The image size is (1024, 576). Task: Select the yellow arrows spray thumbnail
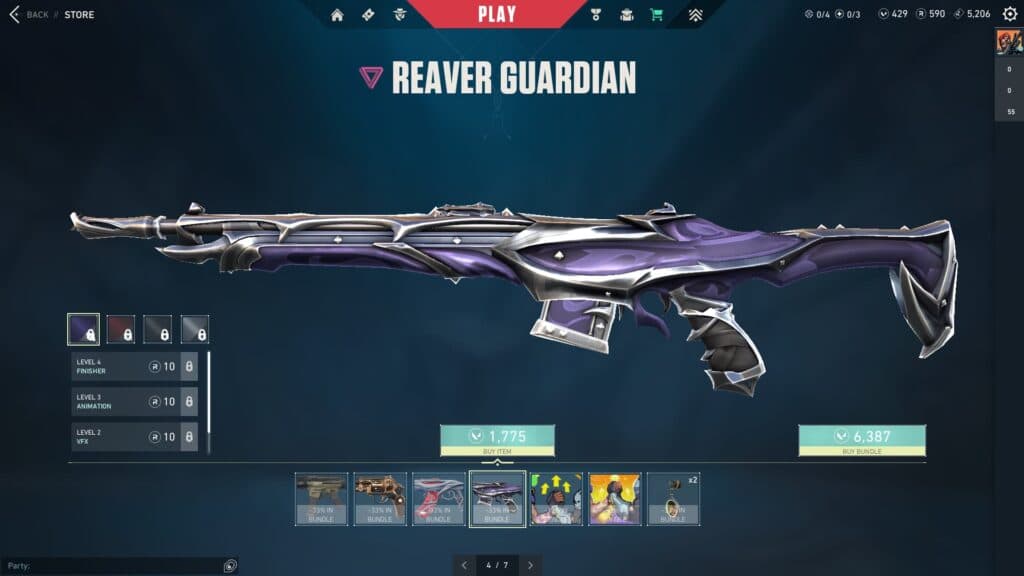point(555,498)
